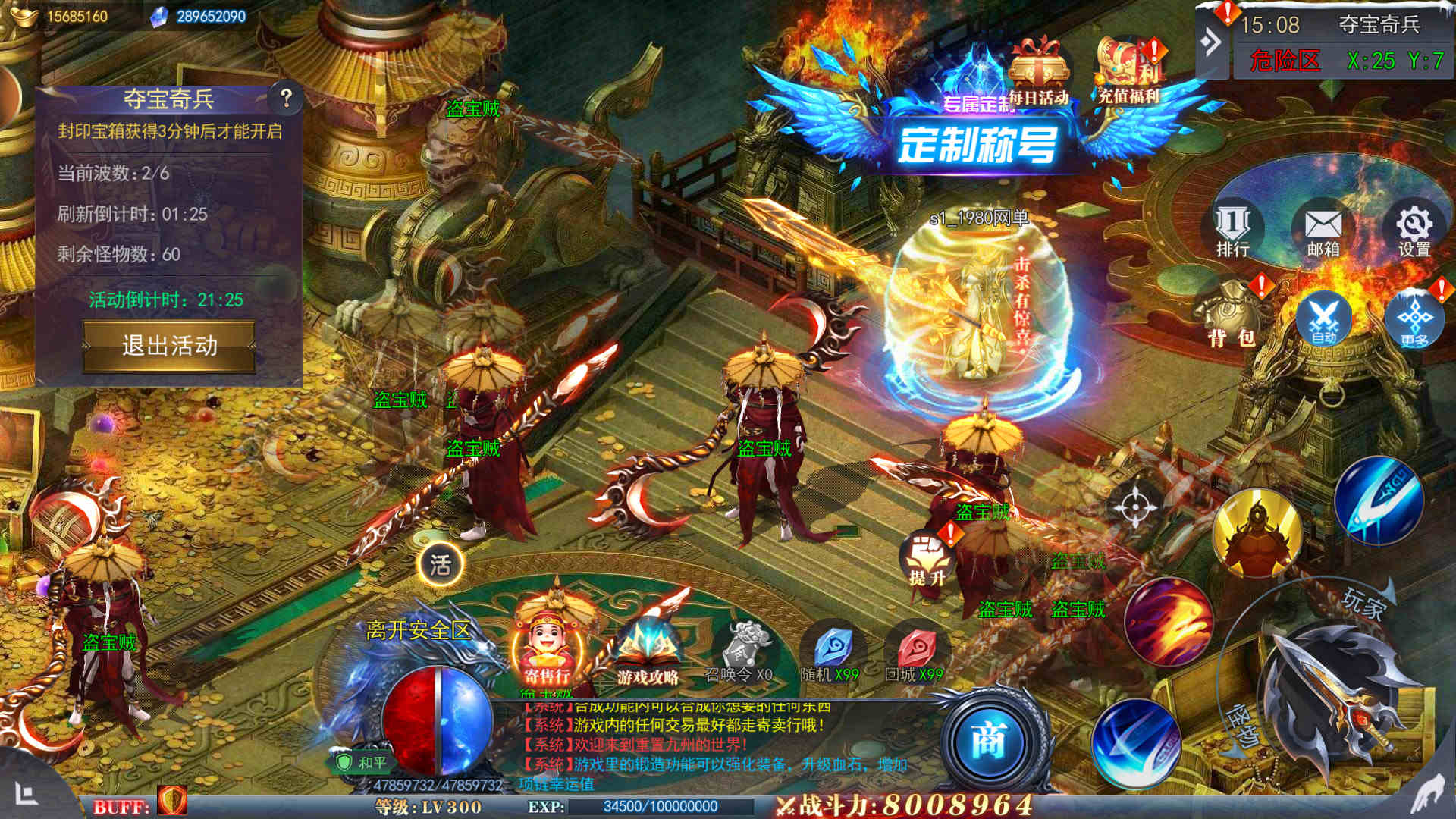Use the 回城 X99 return stone
The image size is (1456, 819).
[x=915, y=654]
